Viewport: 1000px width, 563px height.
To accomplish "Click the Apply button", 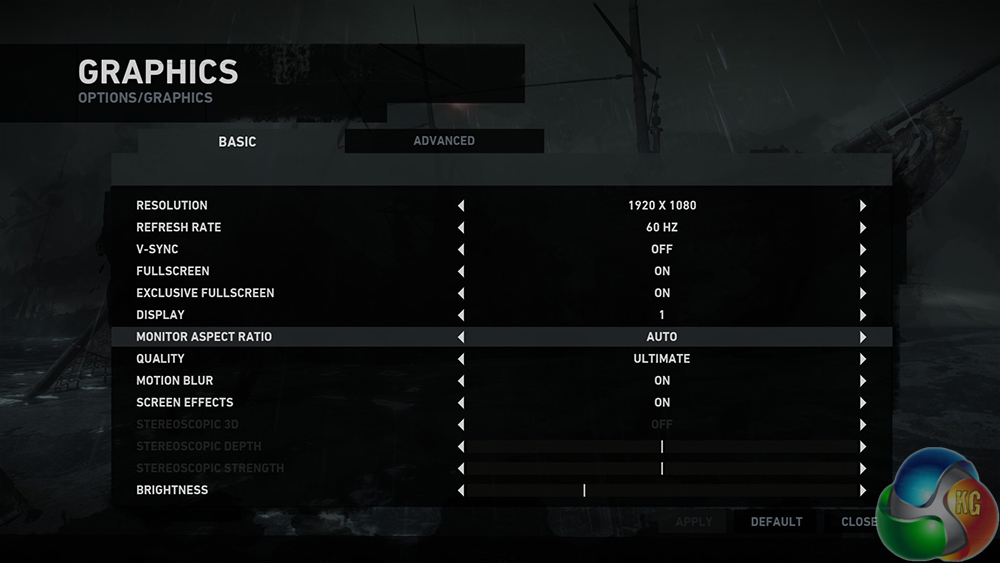I will 694,522.
